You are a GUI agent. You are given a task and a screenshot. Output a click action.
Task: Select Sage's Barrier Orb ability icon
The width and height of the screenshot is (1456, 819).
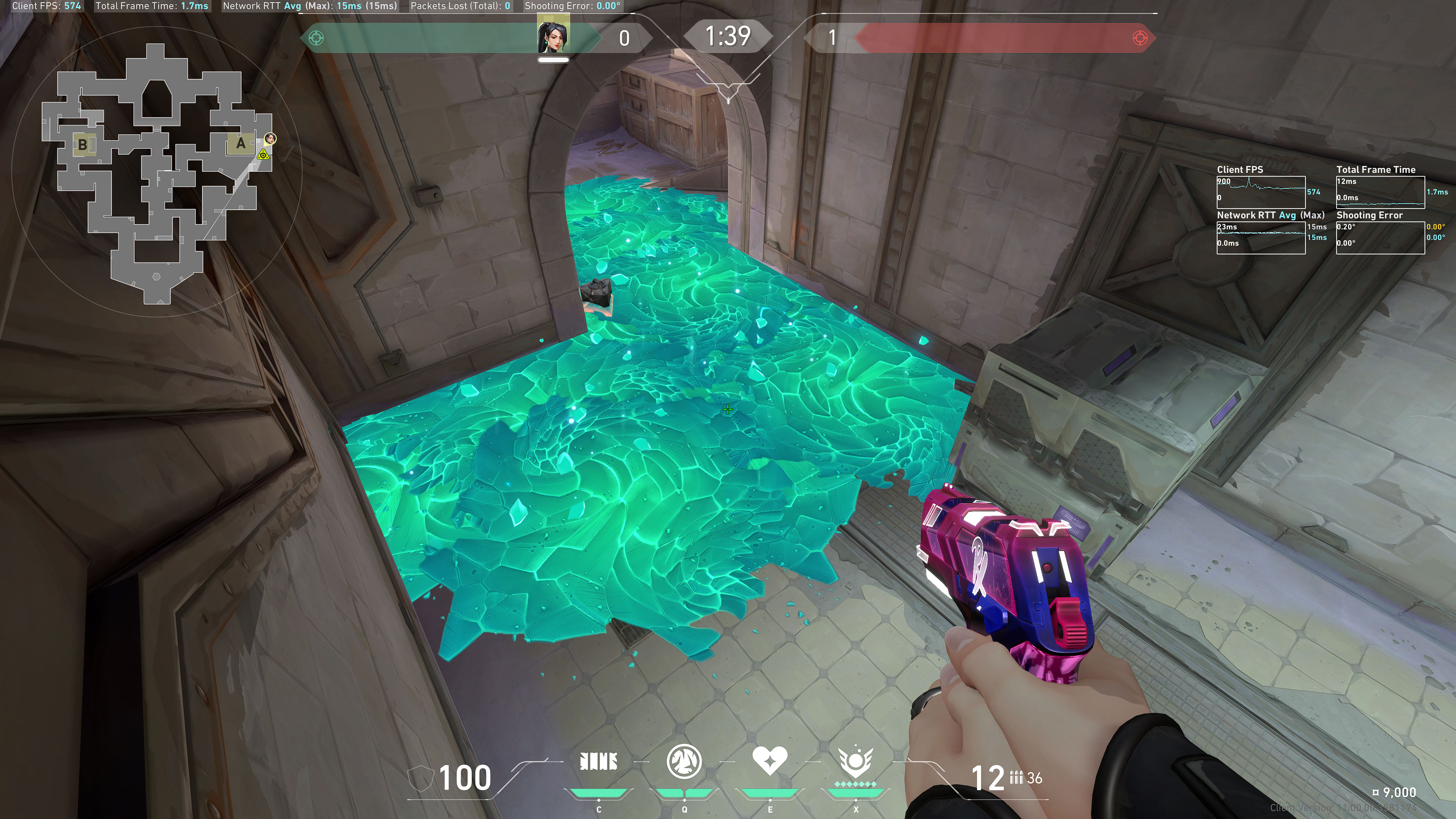pos(599,762)
